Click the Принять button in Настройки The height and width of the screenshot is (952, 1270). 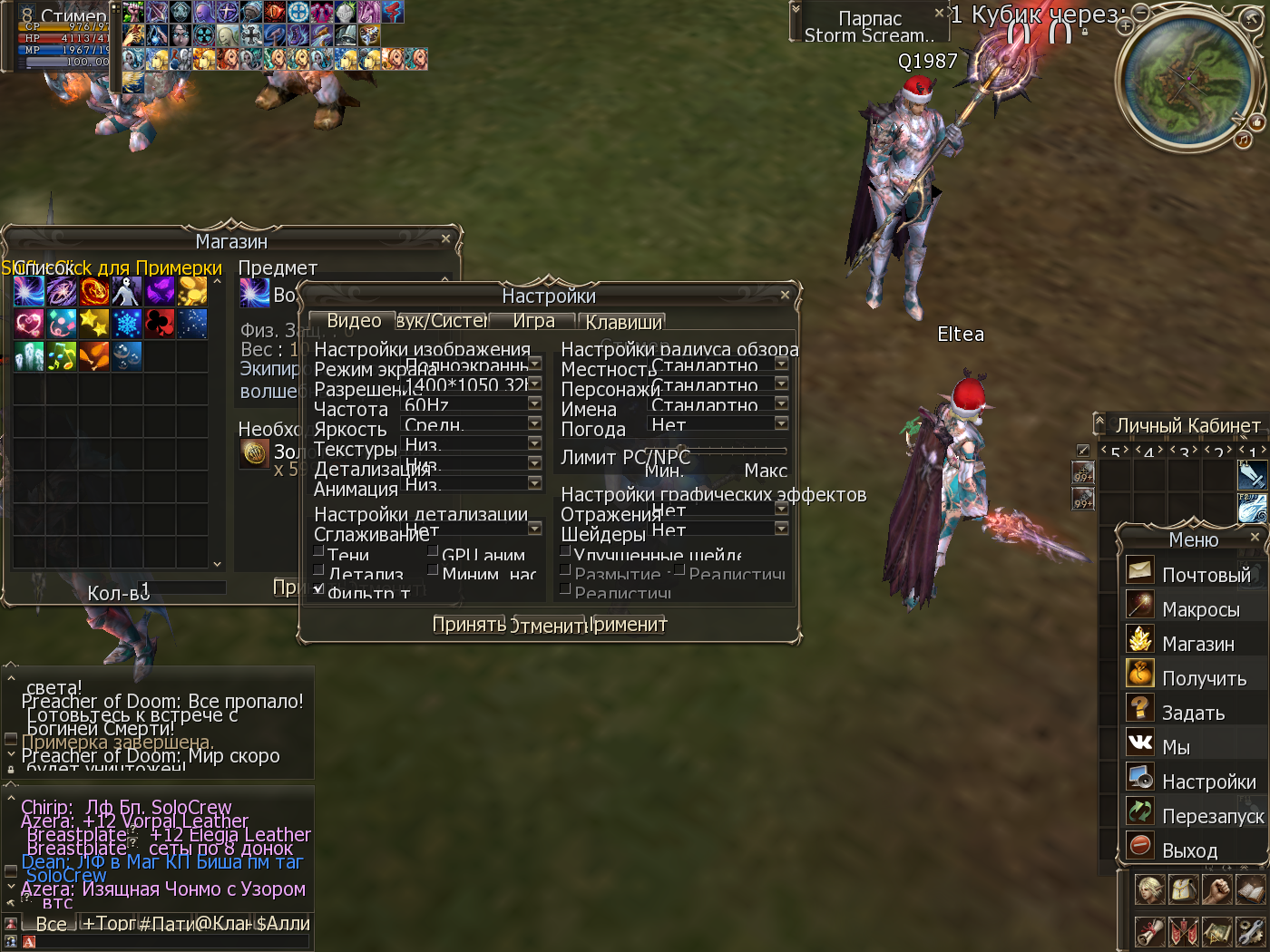pyautogui.click(x=467, y=624)
